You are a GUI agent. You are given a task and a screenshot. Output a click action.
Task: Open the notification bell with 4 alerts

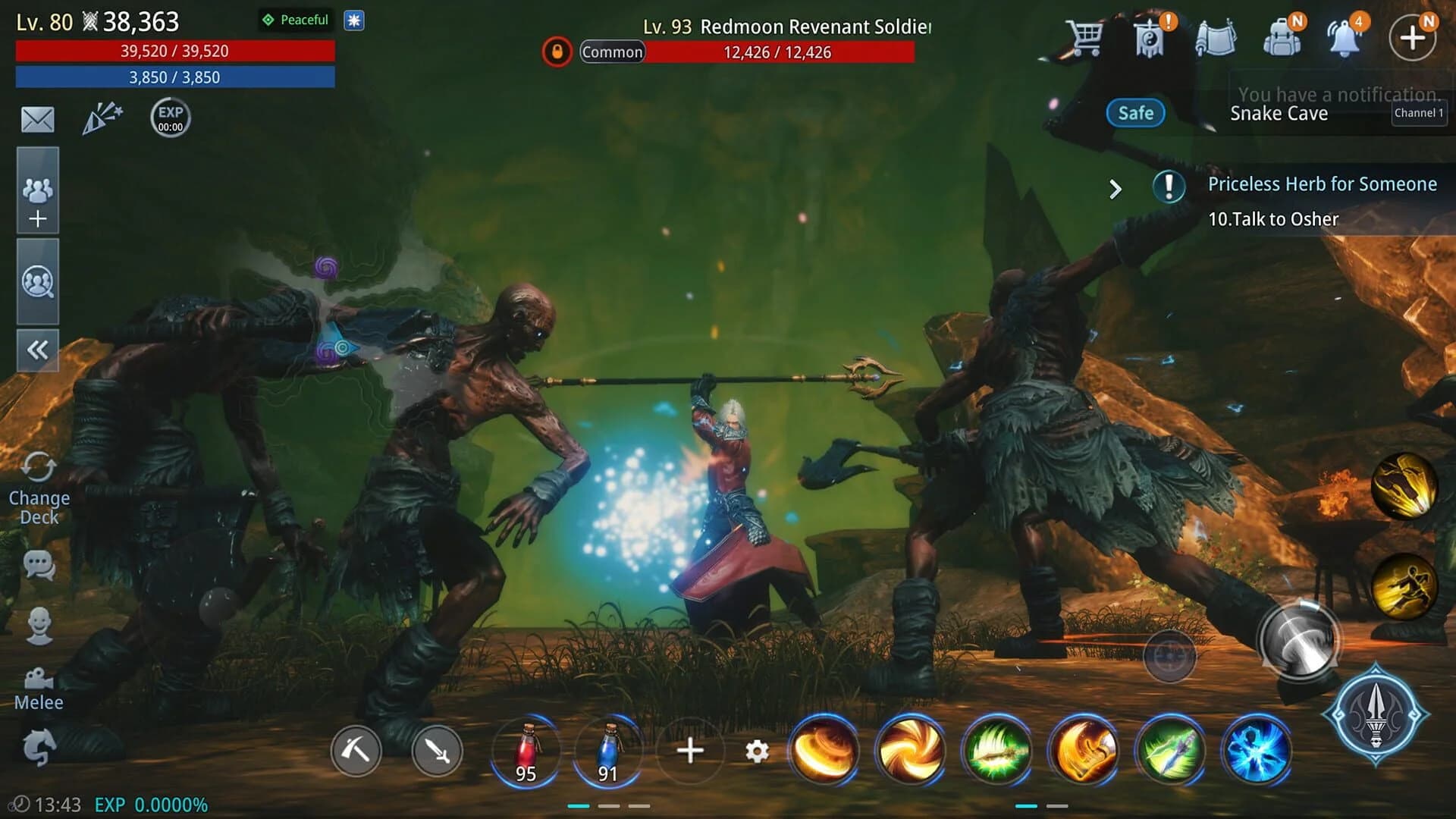1348,36
